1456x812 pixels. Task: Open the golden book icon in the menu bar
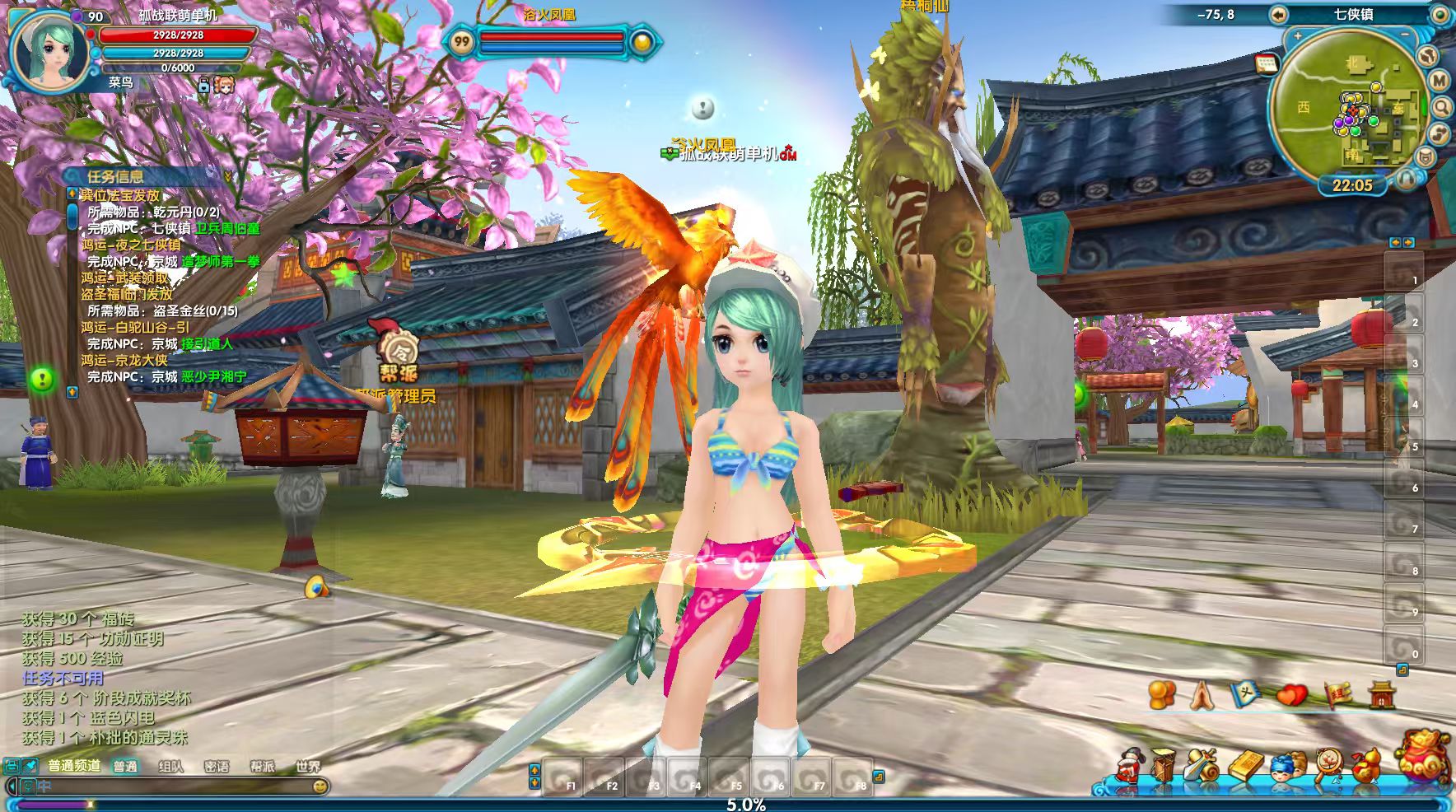coord(1245,768)
